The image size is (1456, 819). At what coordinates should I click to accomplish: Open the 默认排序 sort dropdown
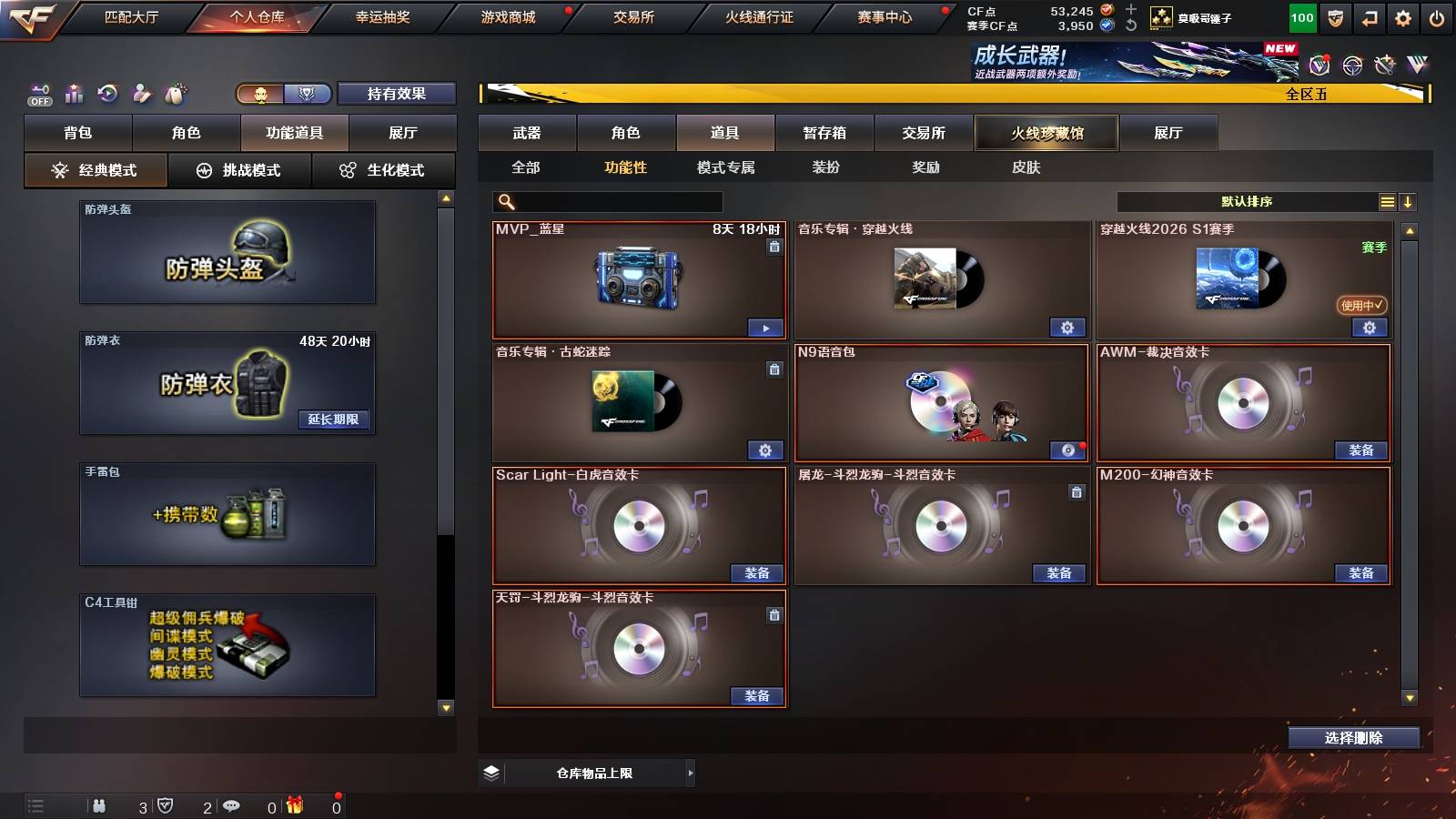click(x=1247, y=201)
